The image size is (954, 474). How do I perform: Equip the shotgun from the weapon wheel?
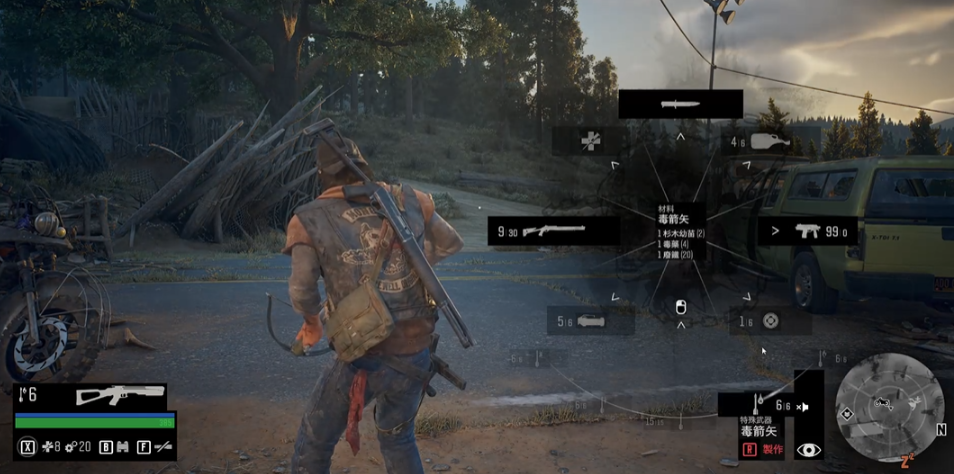click(555, 232)
